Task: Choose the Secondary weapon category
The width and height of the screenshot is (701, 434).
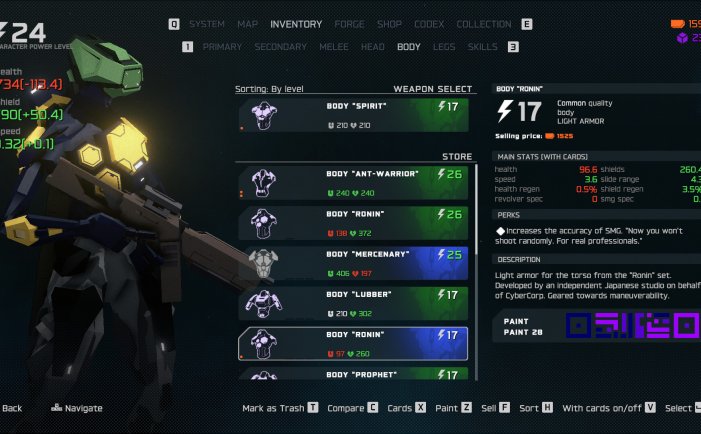Action: coord(280,47)
